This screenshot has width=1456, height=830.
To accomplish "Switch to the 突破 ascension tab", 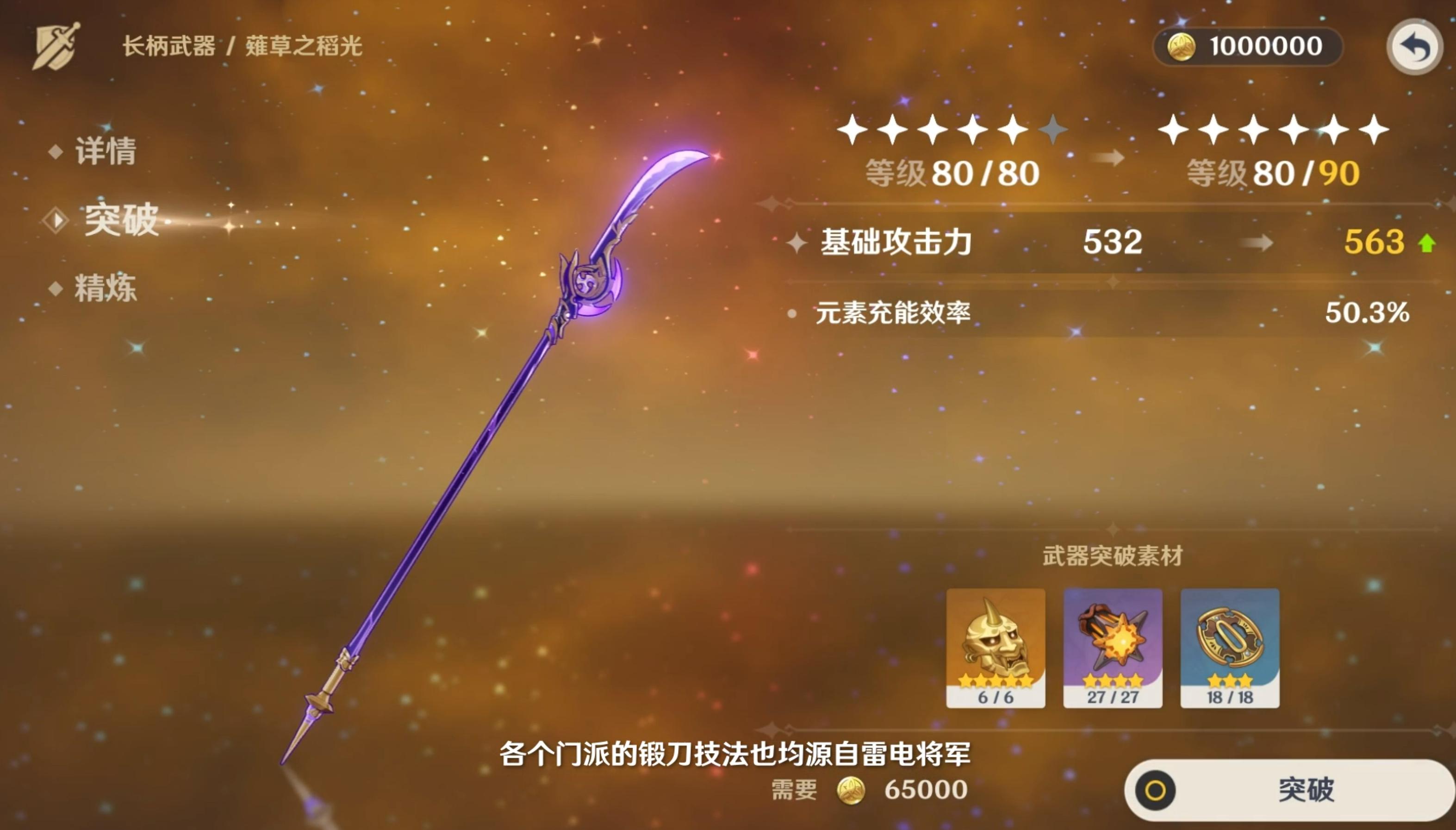I will tap(120, 219).
